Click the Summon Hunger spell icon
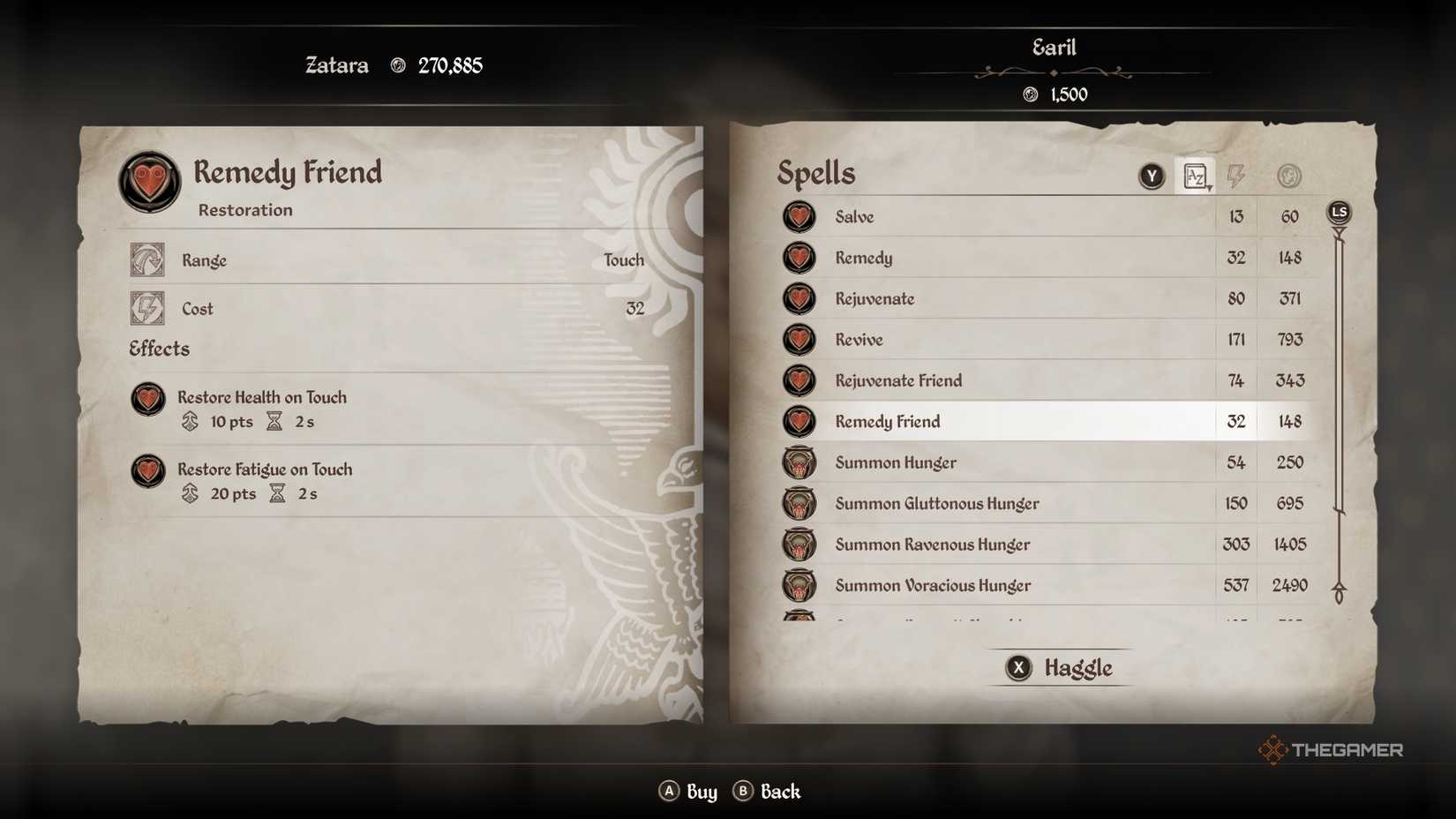1456x819 pixels. (799, 462)
